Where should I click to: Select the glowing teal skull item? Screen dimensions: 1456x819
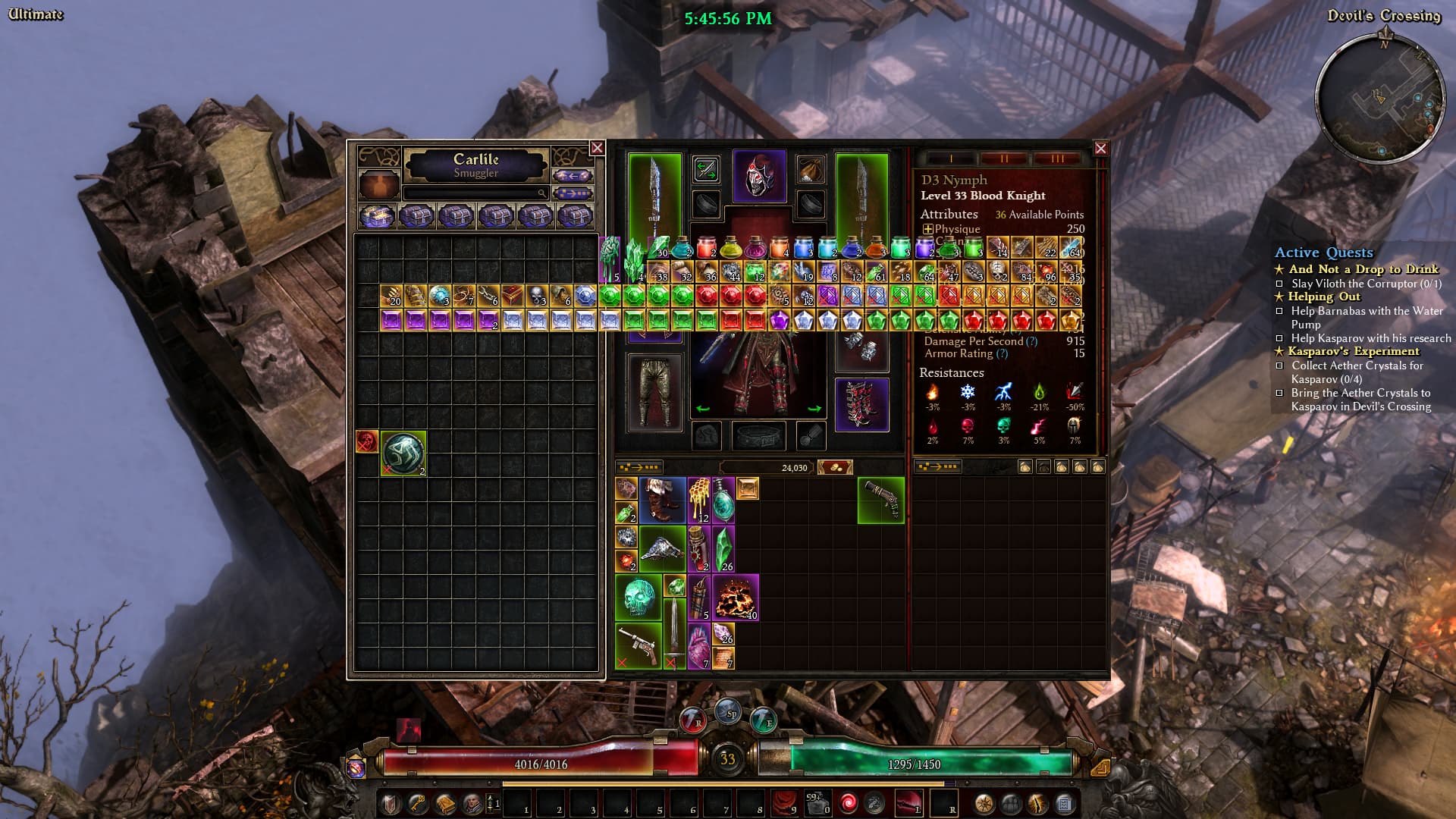pyautogui.click(x=639, y=598)
